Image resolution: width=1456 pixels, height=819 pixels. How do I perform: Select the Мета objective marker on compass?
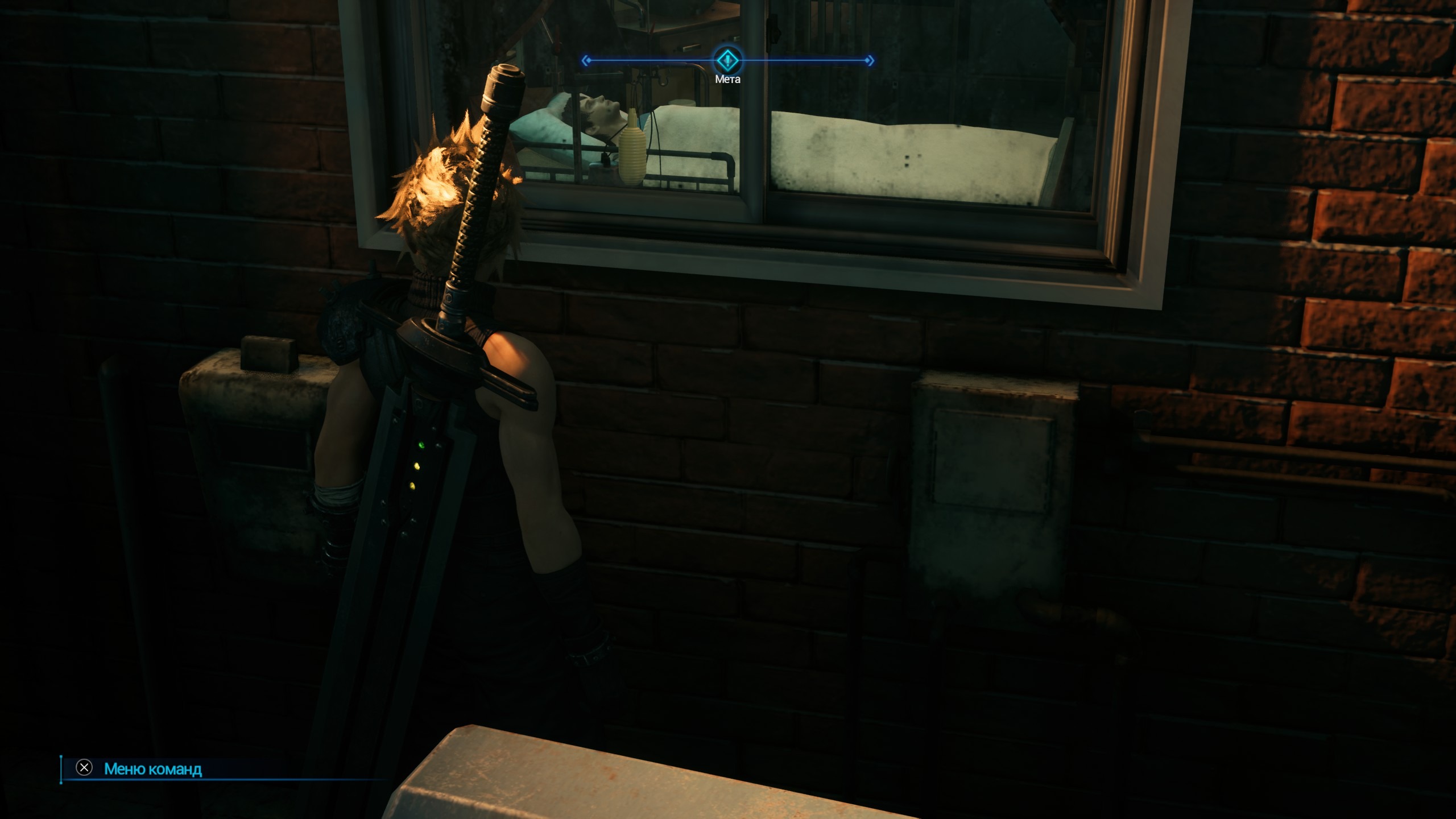click(x=727, y=60)
